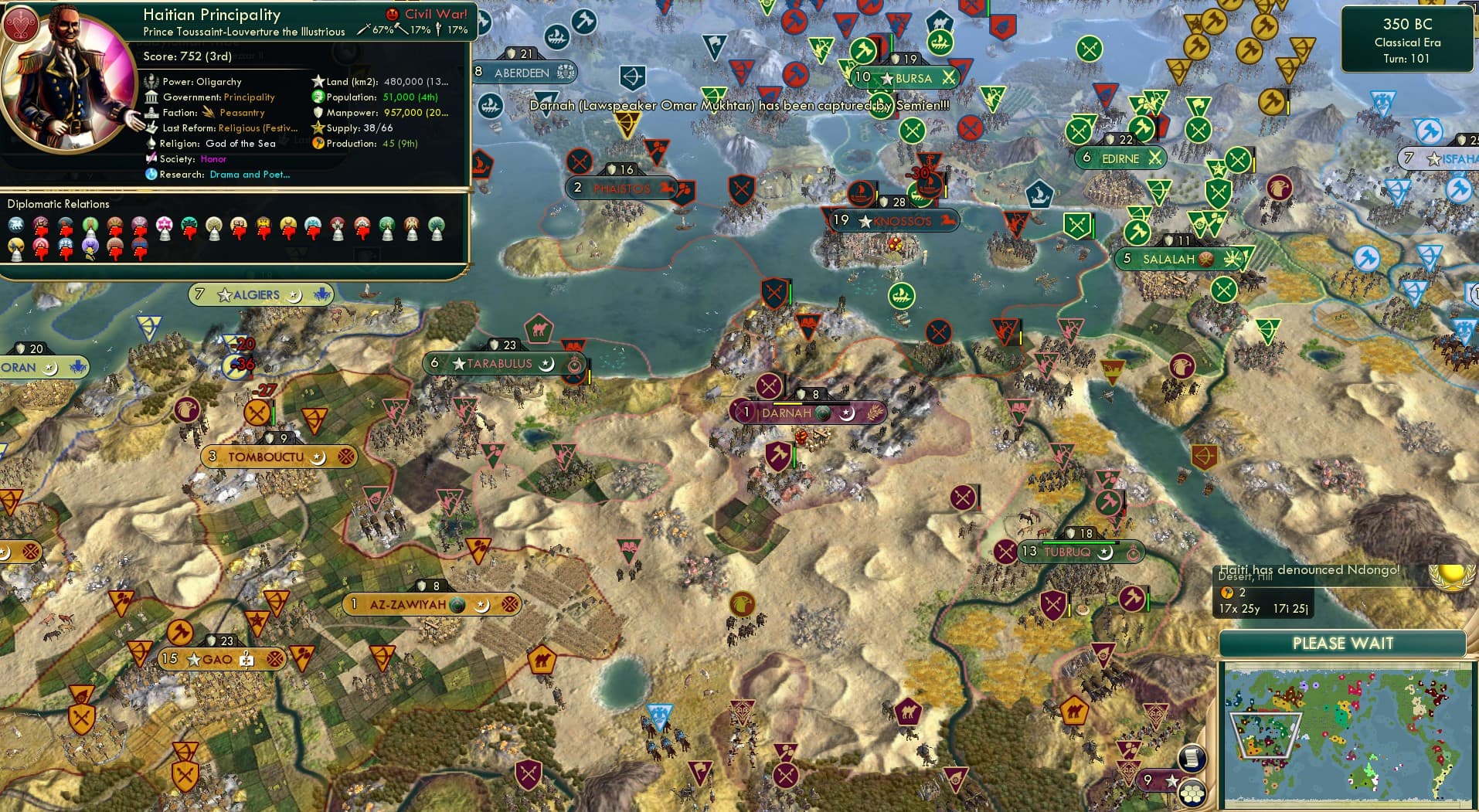Click the Supply star icon in the civ panel
Viewport: 1479px width, 812px height.
pyautogui.click(x=317, y=127)
